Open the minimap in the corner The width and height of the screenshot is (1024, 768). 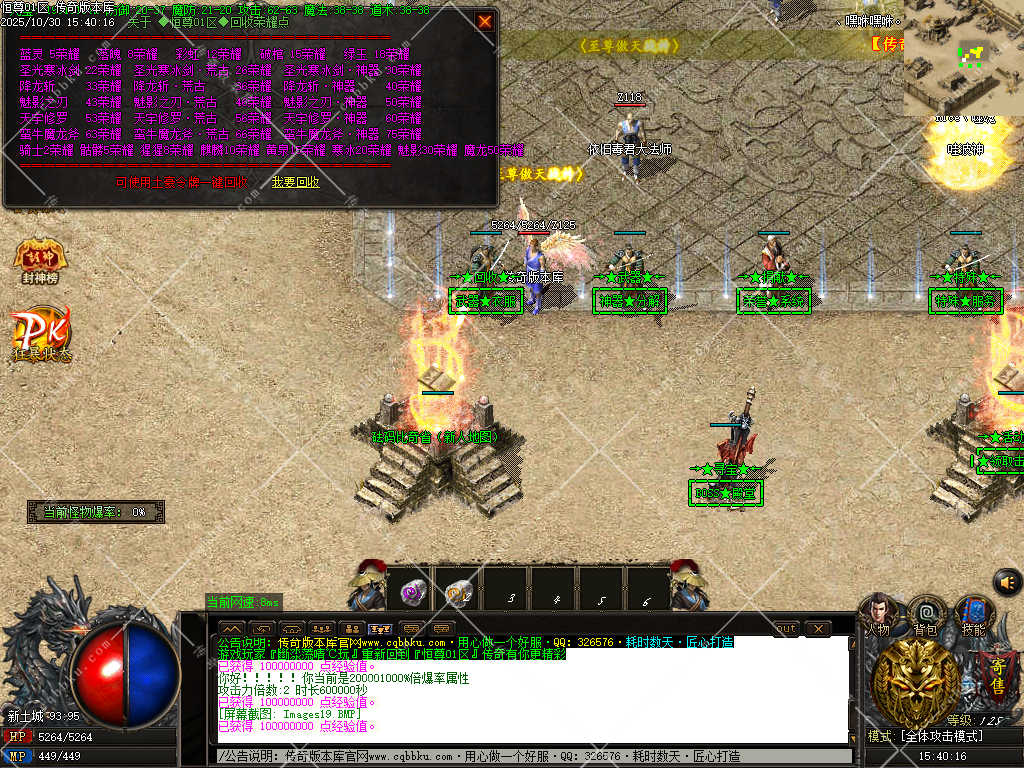click(963, 58)
